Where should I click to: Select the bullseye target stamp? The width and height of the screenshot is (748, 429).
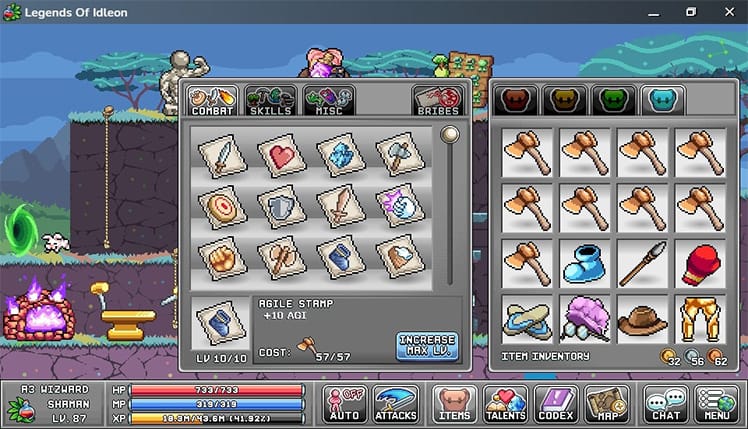click(x=220, y=205)
